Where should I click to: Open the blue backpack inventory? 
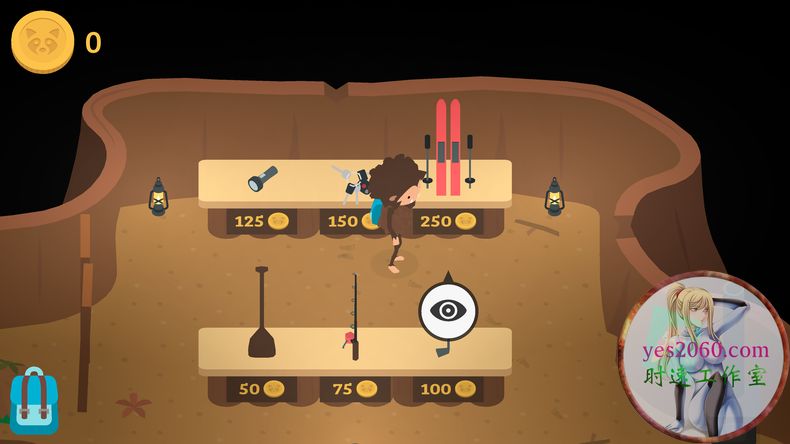pyautogui.click(x=34, y=400)
